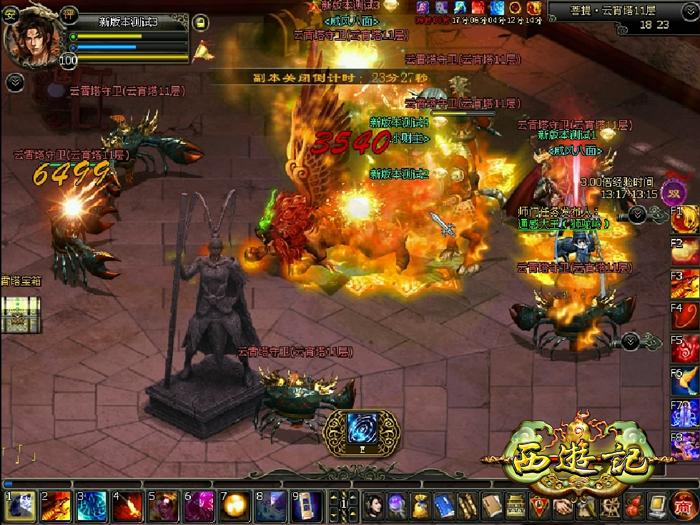The height and width of the screenshot is (525, 700).
Task: Activate the F7 blue lightning skill
Action: pyautogui.click(x=686, y=414)
